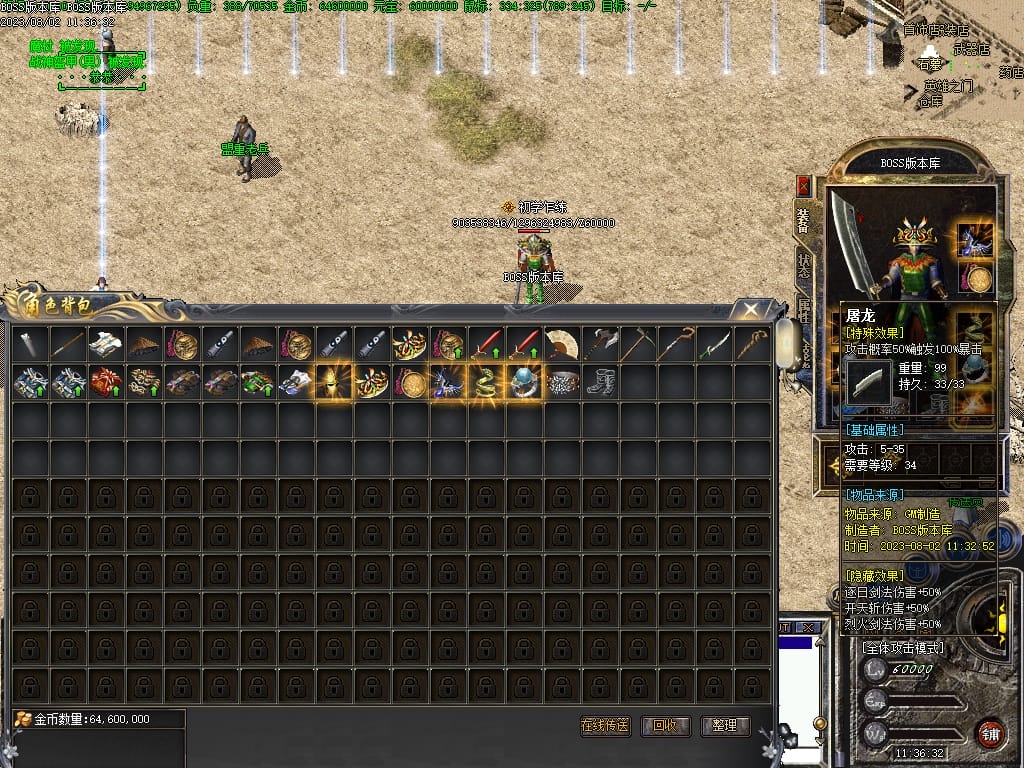Select the equipped weapon slot on character
The height and width of the screenshot is (768, 1024).
849,240
